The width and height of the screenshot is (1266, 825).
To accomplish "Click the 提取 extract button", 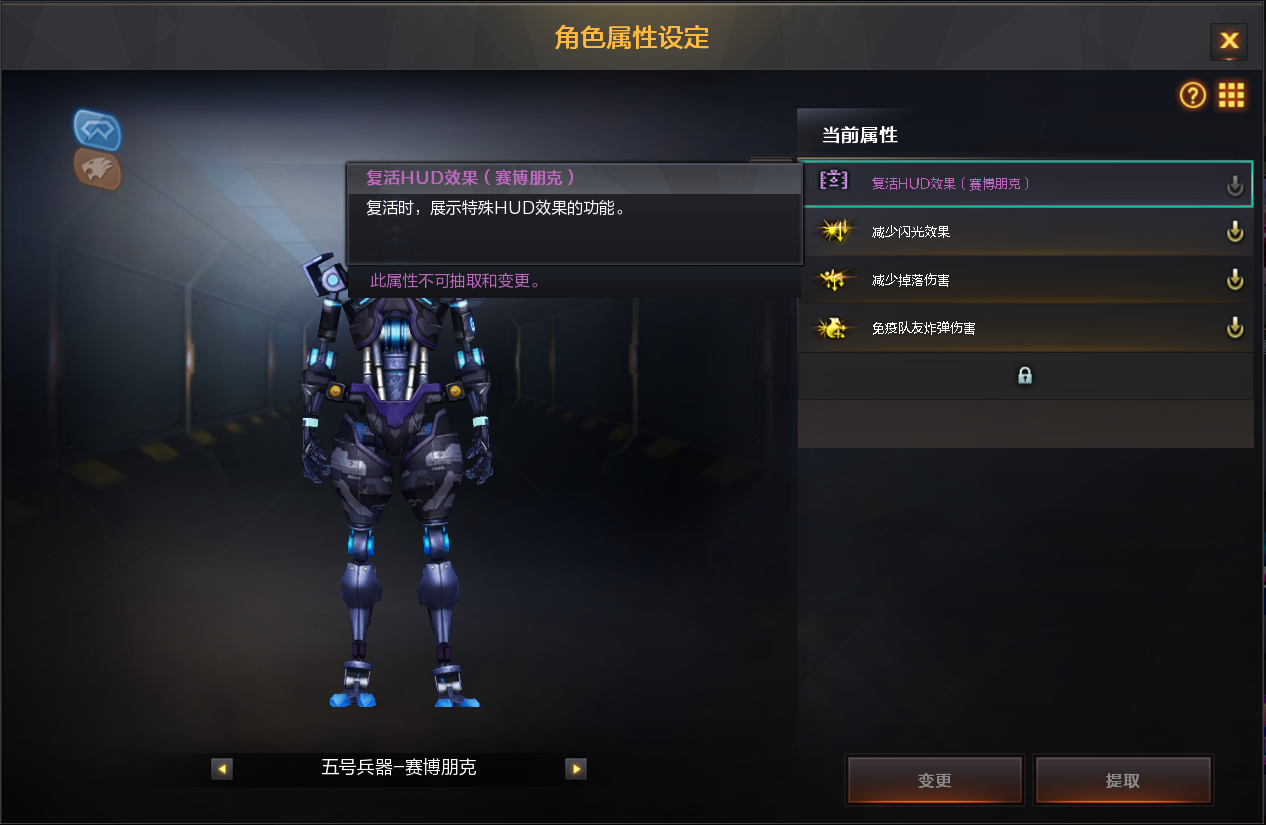I will tap(1123, 781).
